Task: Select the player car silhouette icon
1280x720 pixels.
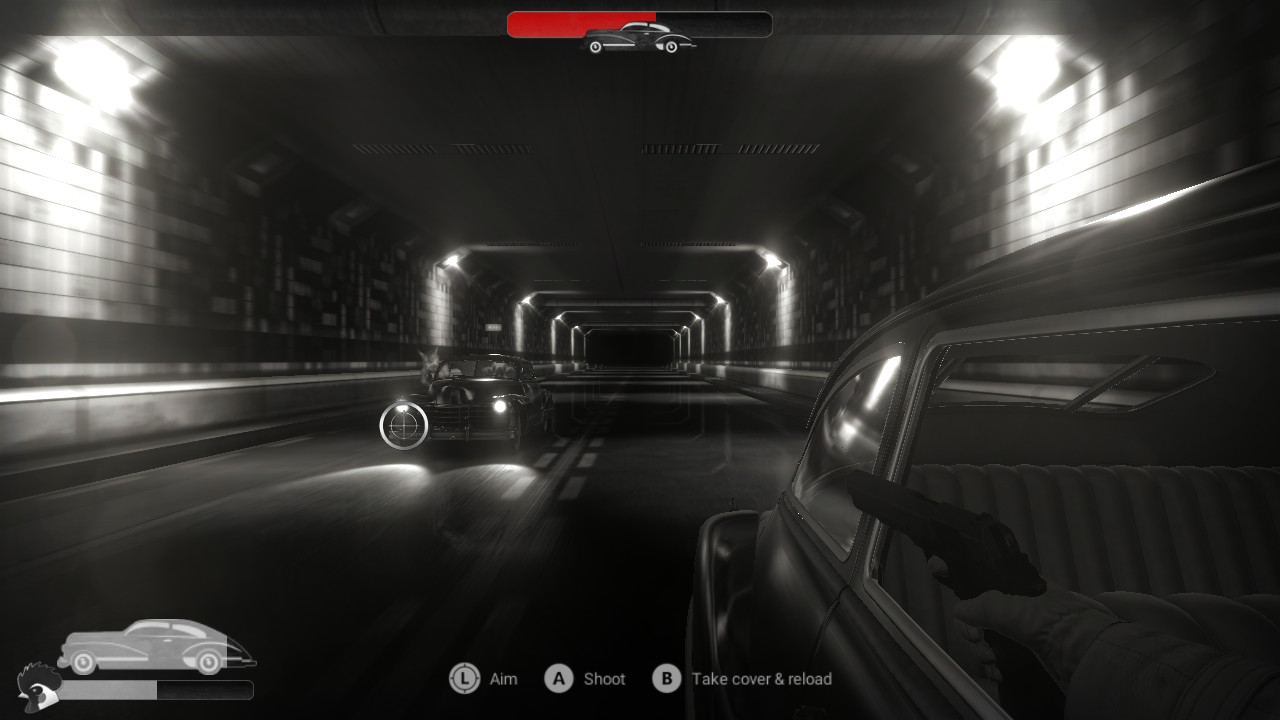Action: pyautogui.click(x=155, y=646)
